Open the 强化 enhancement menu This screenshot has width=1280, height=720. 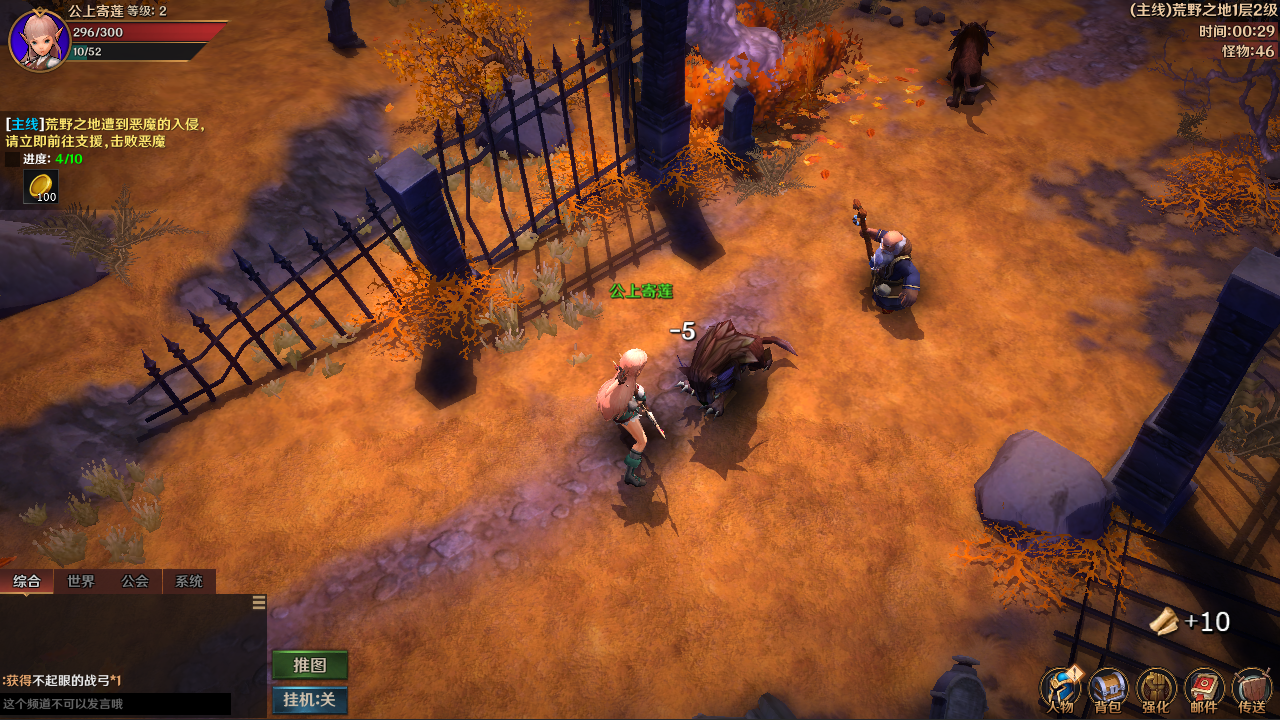click(1156, 690)
